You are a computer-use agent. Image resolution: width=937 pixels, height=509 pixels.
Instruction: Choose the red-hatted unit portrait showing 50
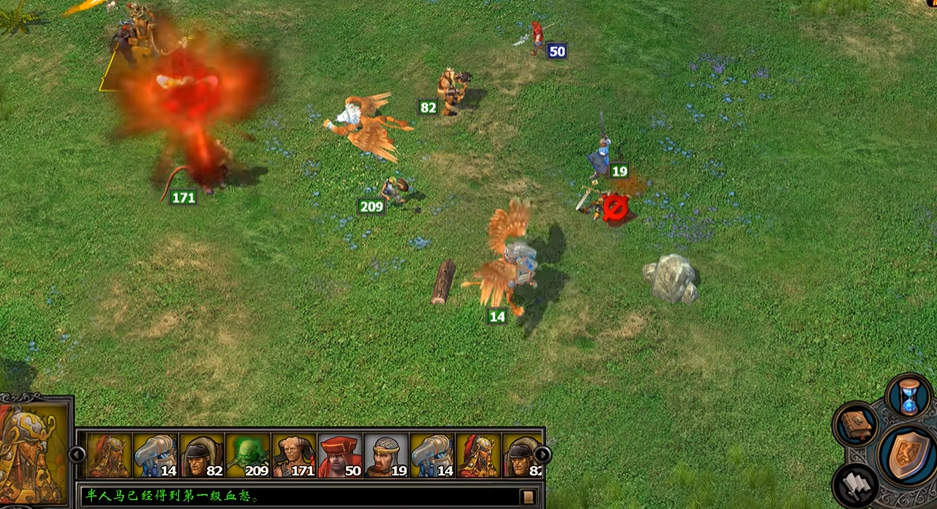[340, 456]
